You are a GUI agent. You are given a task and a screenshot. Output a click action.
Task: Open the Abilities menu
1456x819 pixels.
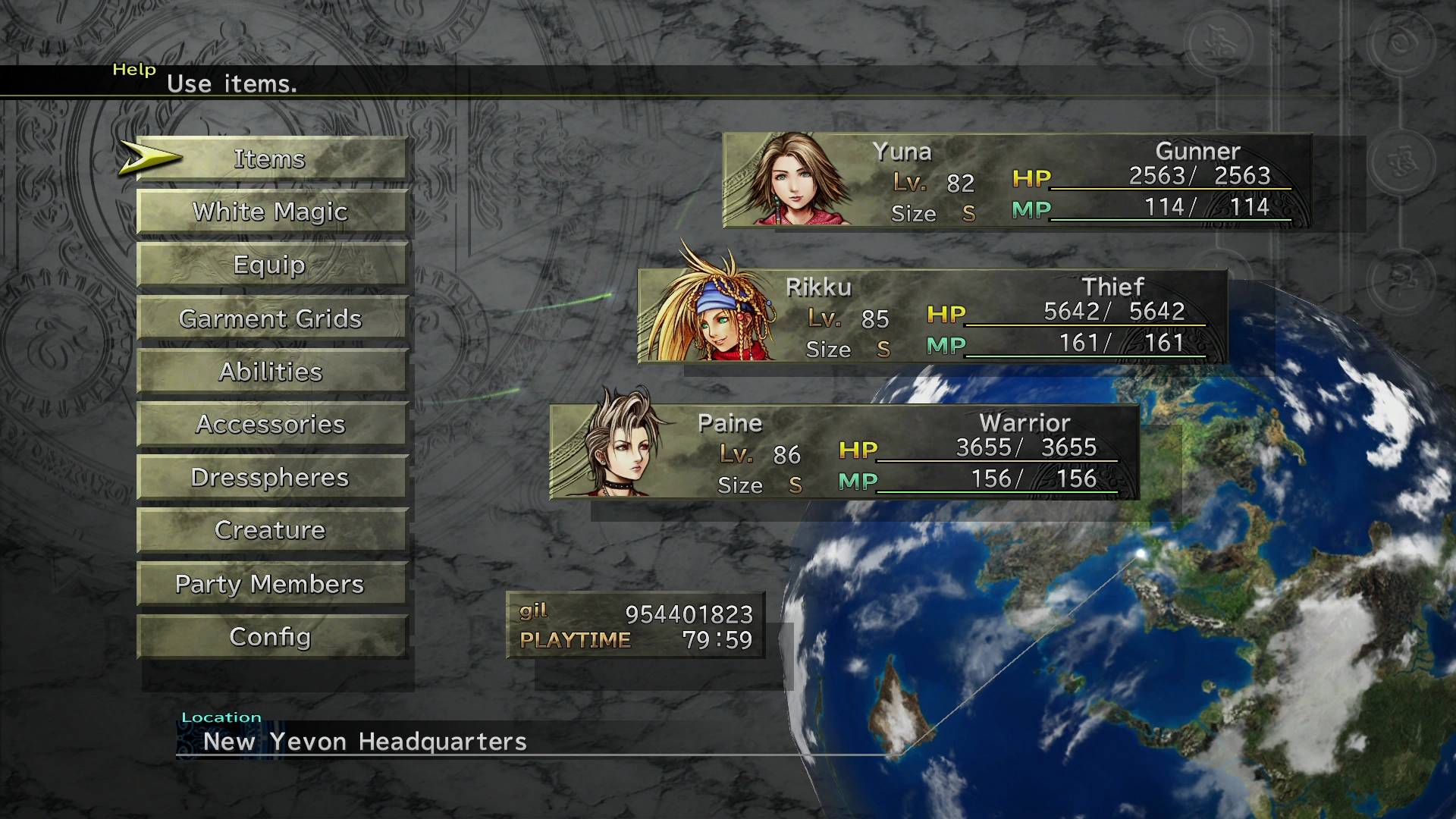tap(271, 372)
